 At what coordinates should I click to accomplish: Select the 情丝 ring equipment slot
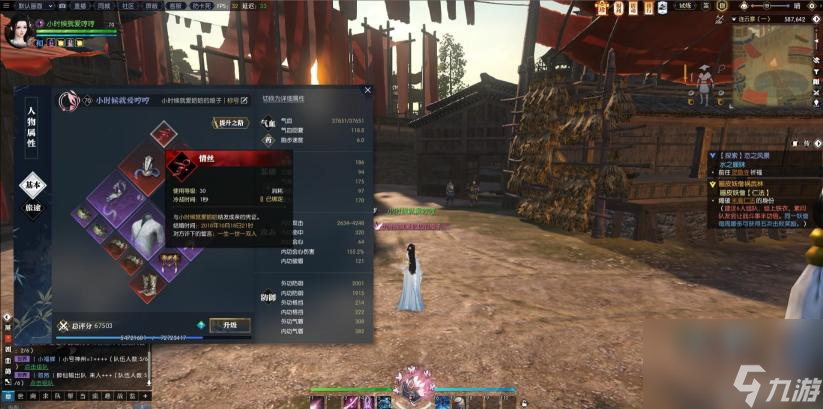pos(163,134)
